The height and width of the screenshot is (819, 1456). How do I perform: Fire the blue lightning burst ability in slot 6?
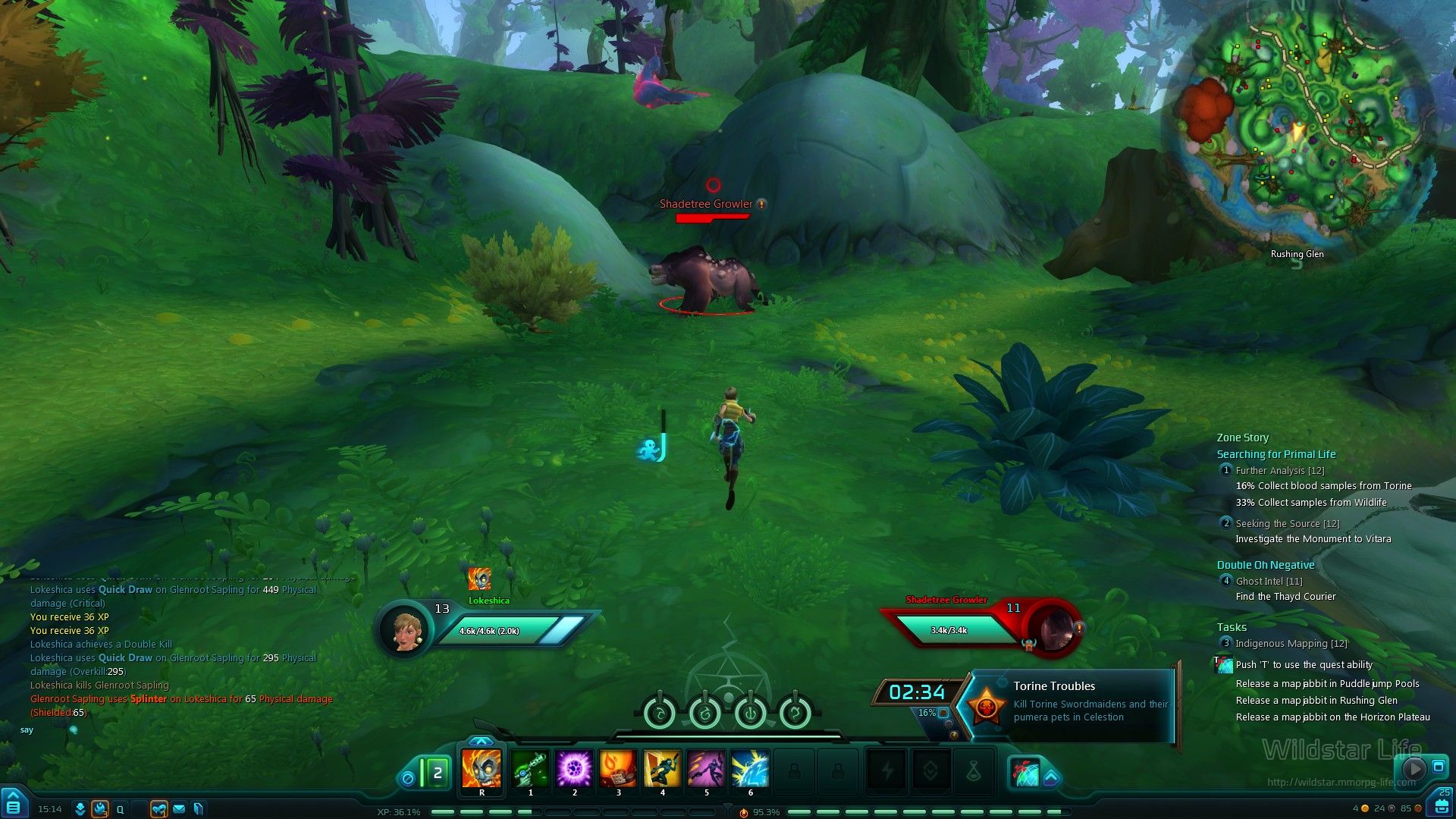[750, 769]
